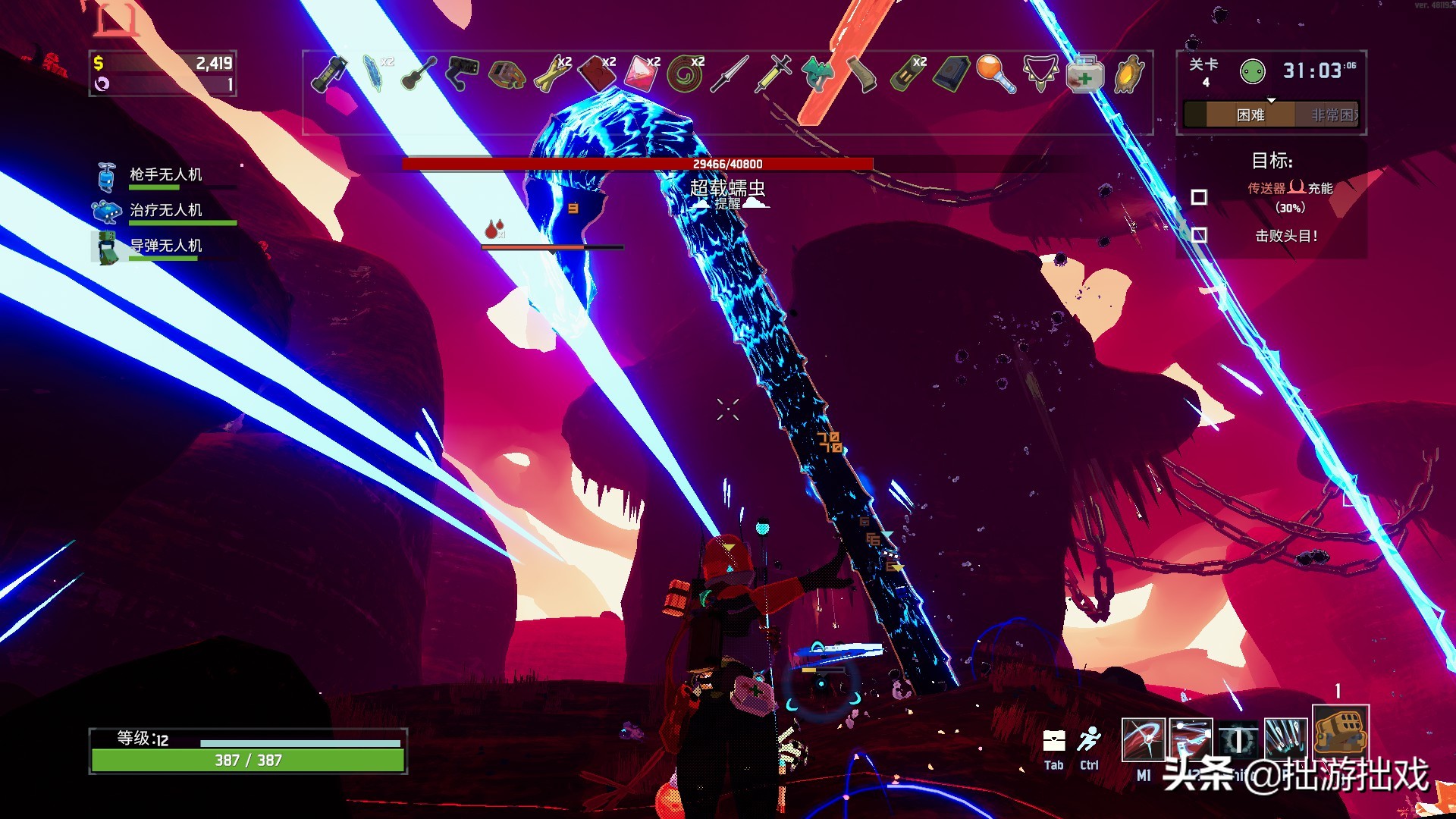
Task: Click the Soldier's Syringe item icon
Action: 773,74
